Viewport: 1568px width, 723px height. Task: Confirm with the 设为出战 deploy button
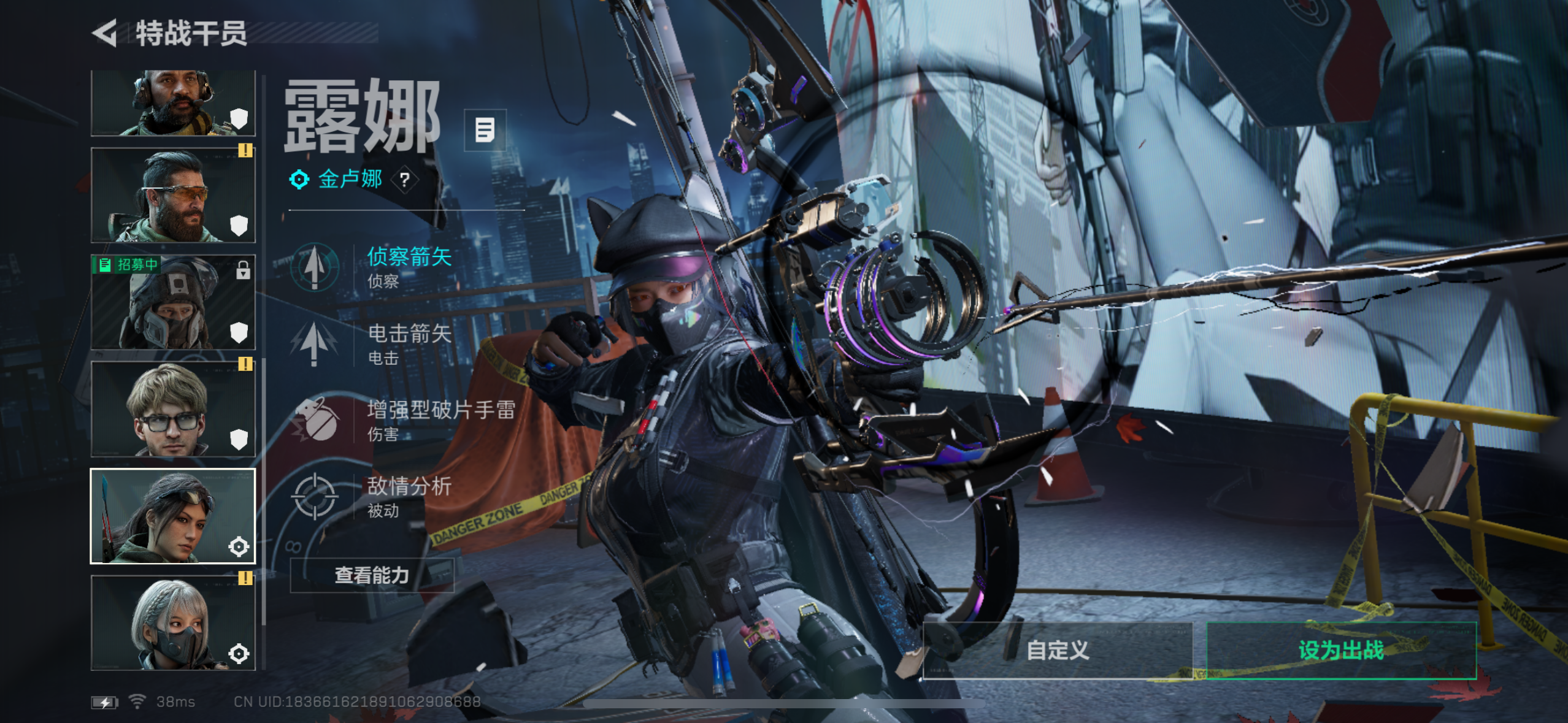tap(1340, 650)
